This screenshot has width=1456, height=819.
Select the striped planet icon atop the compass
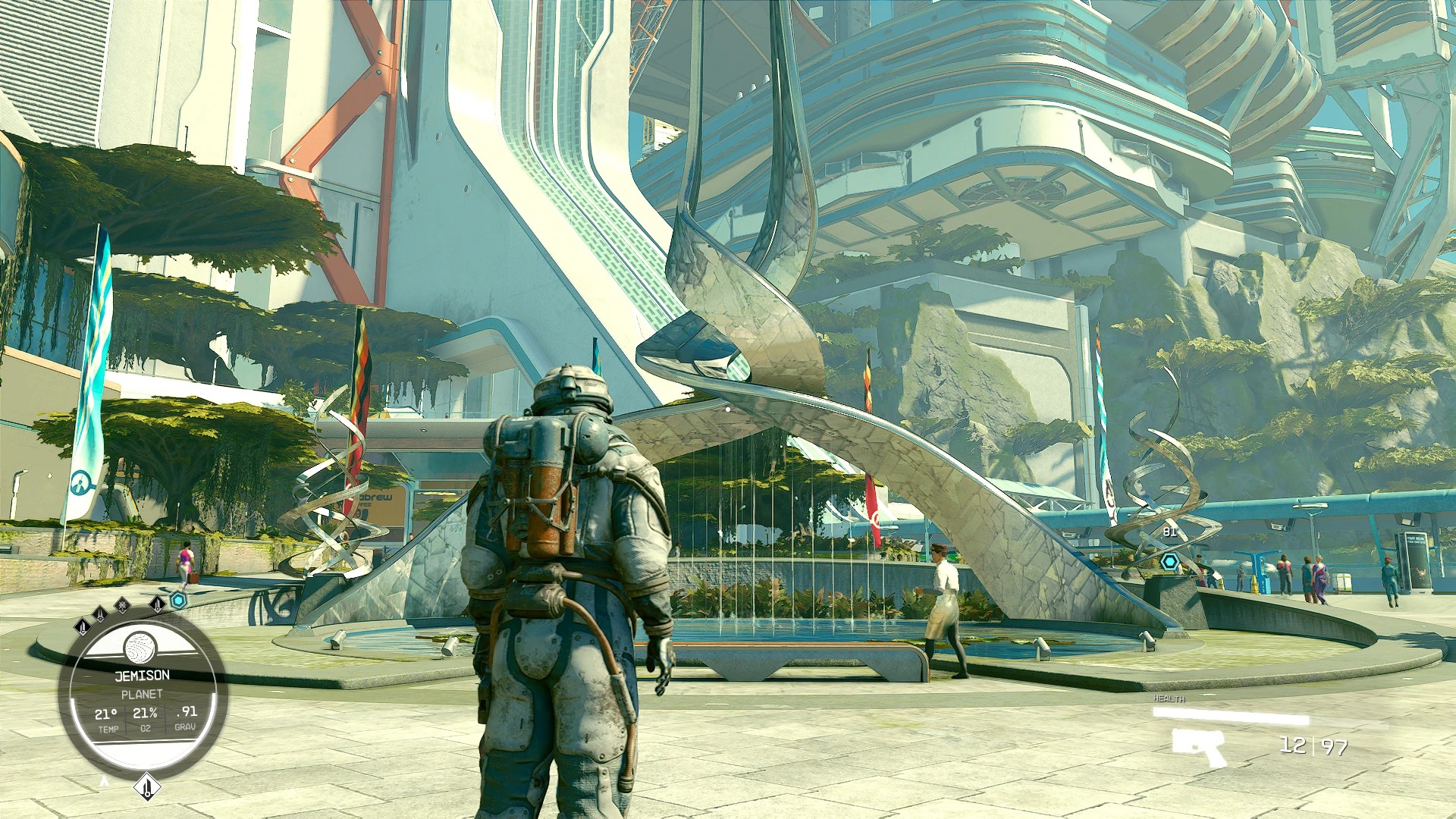click(x=140, y=648)
